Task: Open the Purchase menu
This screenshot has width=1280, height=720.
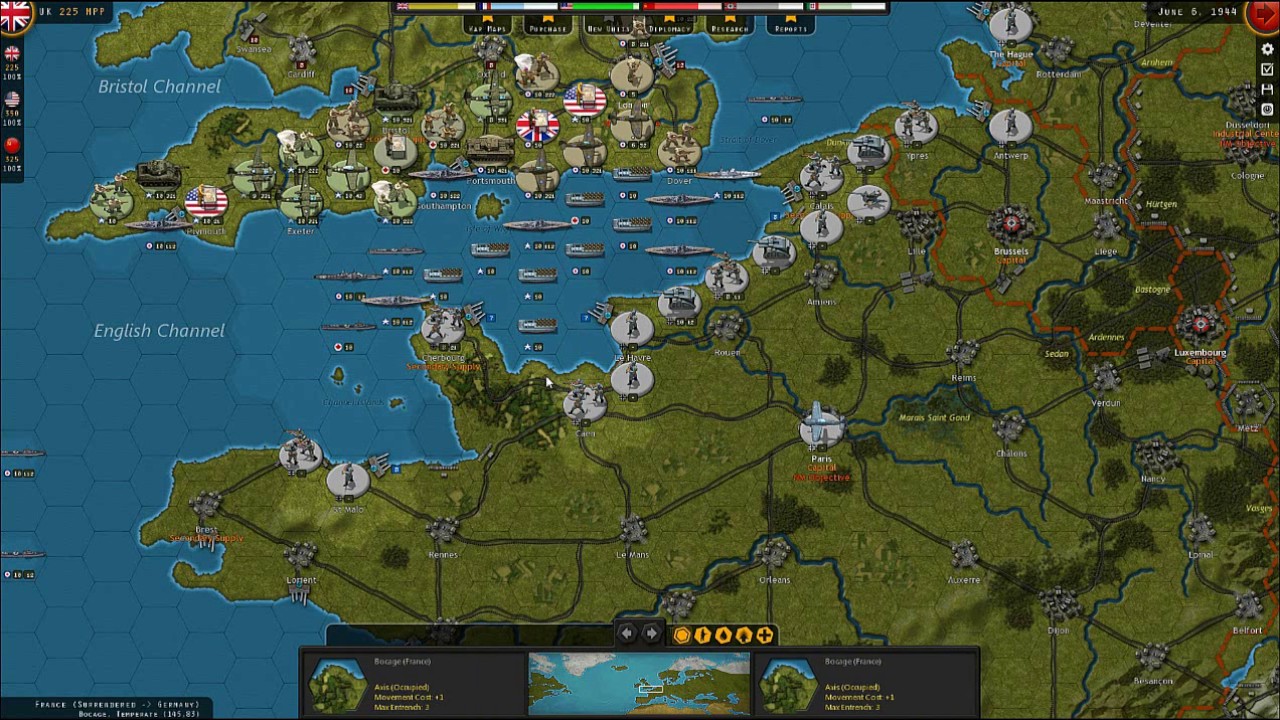Action: pos(547,23)
